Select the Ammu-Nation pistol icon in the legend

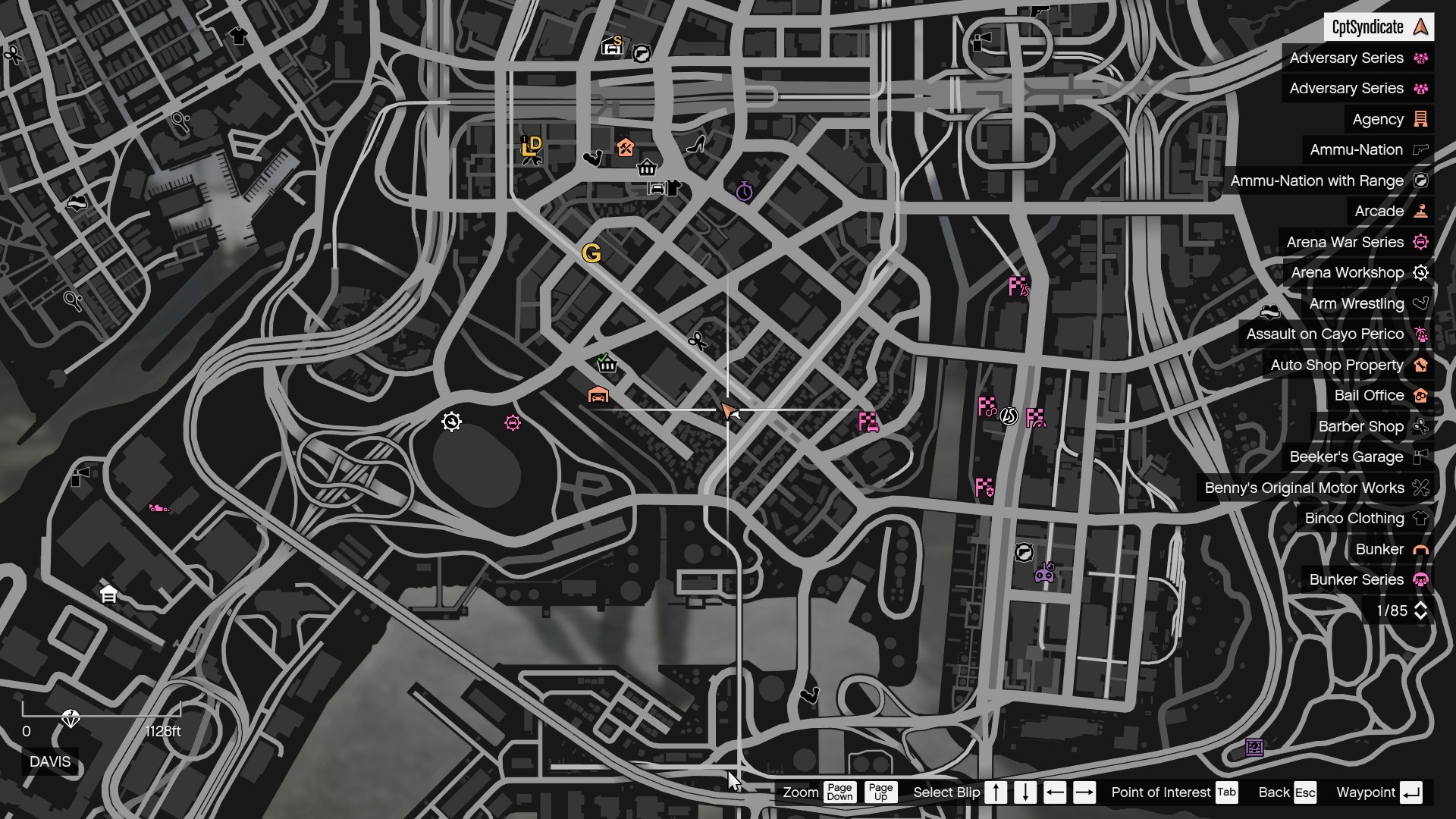[1419, 149]
